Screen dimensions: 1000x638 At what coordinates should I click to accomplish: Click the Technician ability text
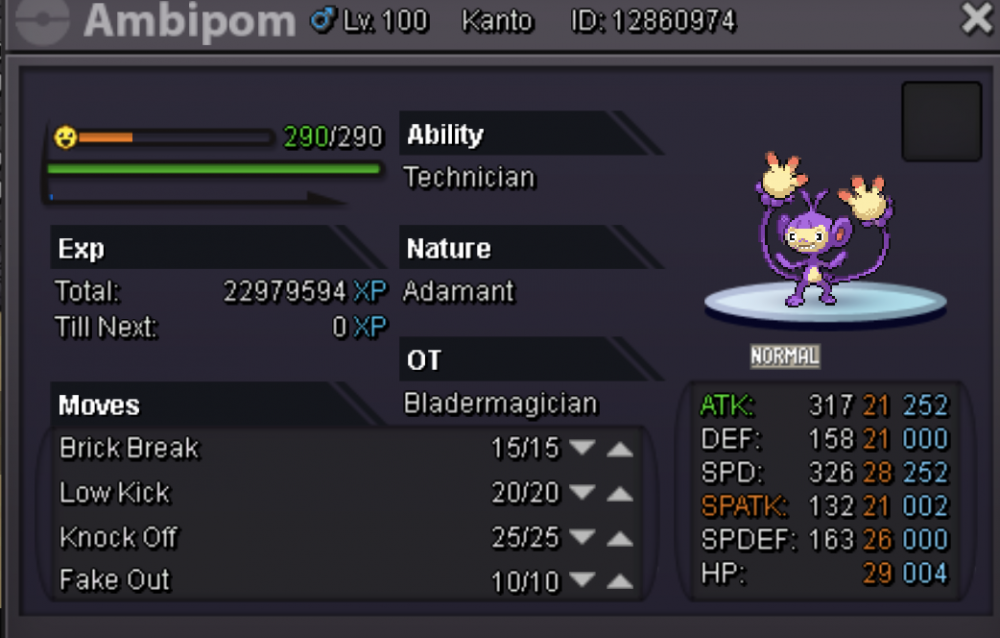pos(469,178)
